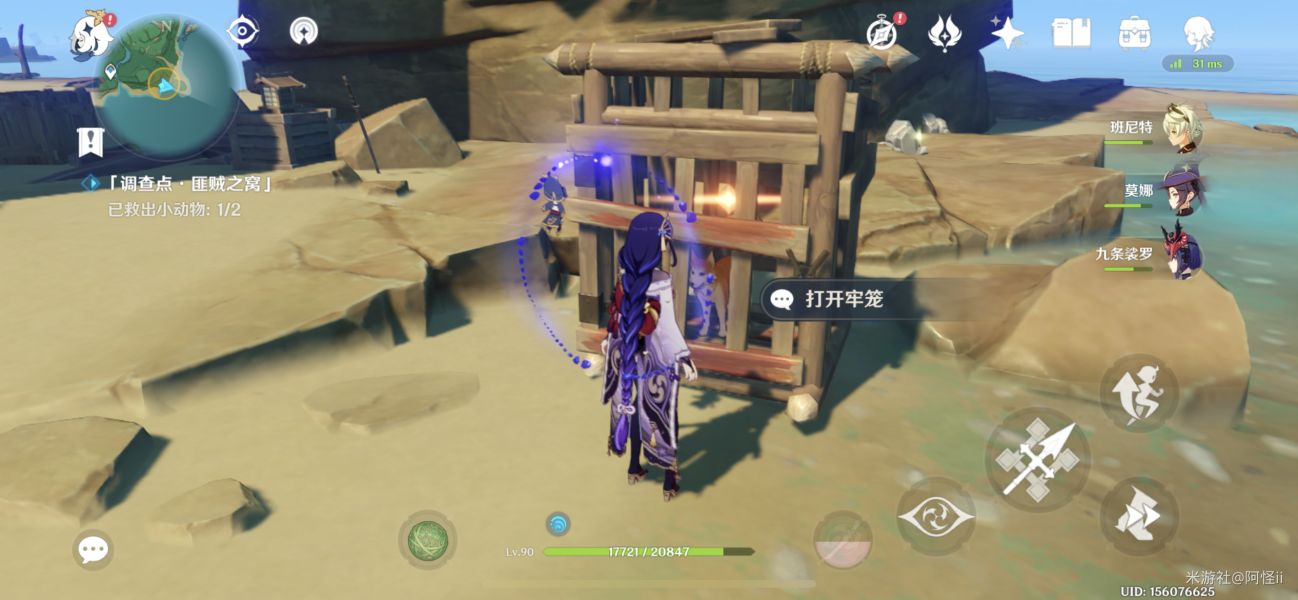Screen dimensions: 1298x600
Task: Open the Paimon menu icon
Action: click(90, 35)
